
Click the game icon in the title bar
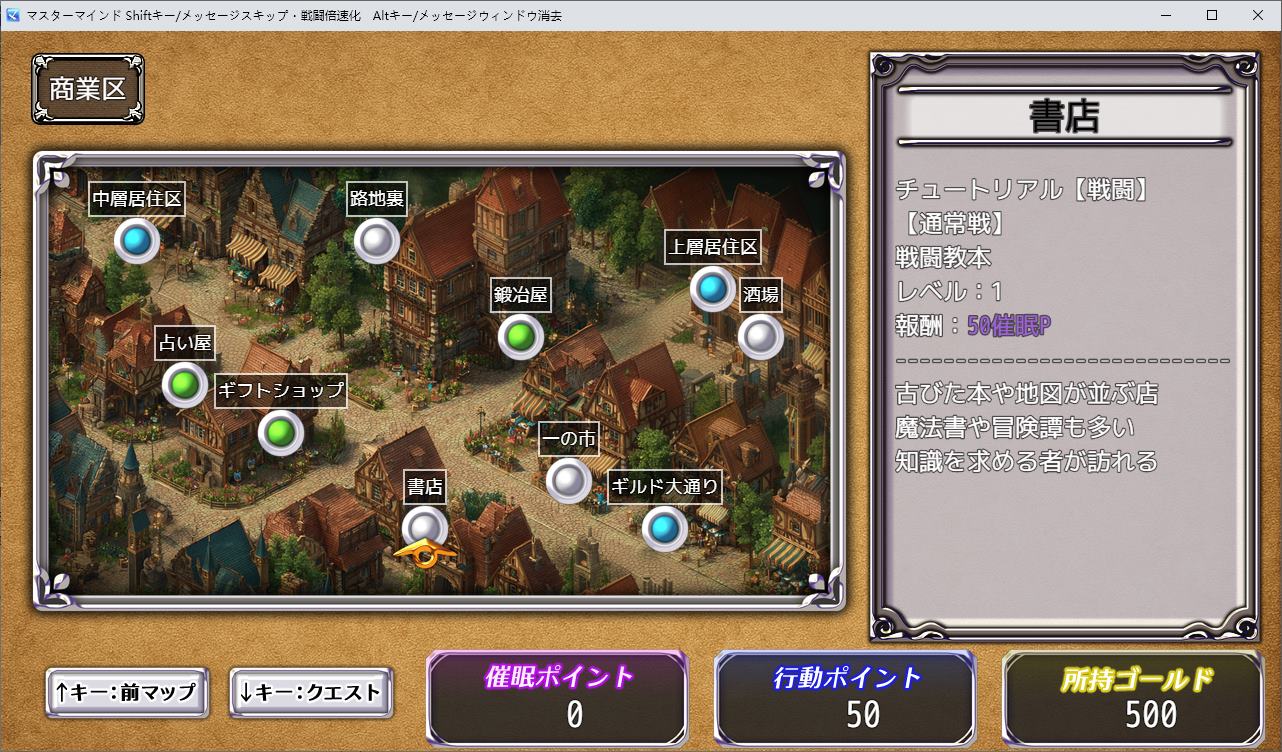click(11, 15)
